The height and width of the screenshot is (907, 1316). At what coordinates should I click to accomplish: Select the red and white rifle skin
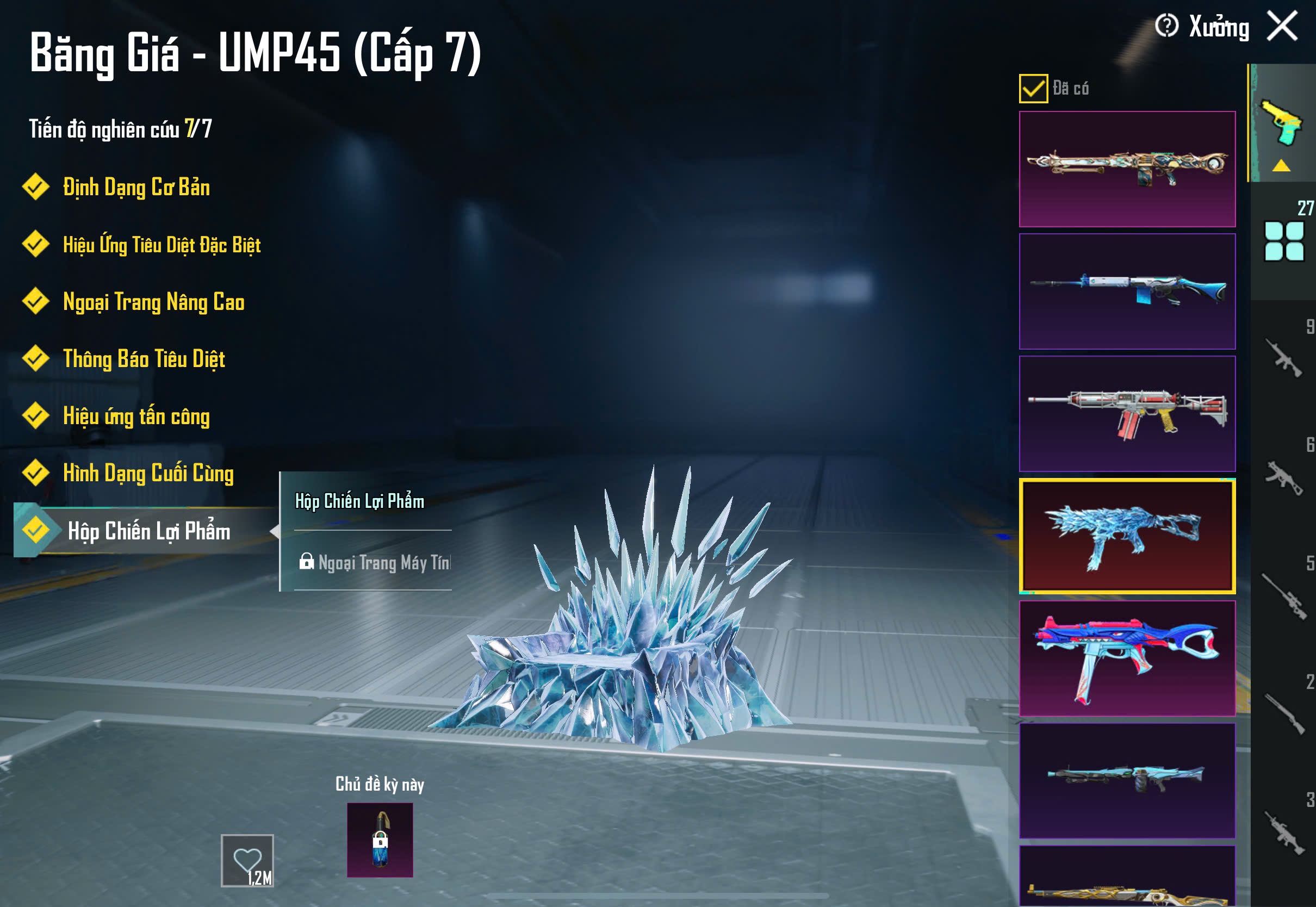coord(1127,413)
